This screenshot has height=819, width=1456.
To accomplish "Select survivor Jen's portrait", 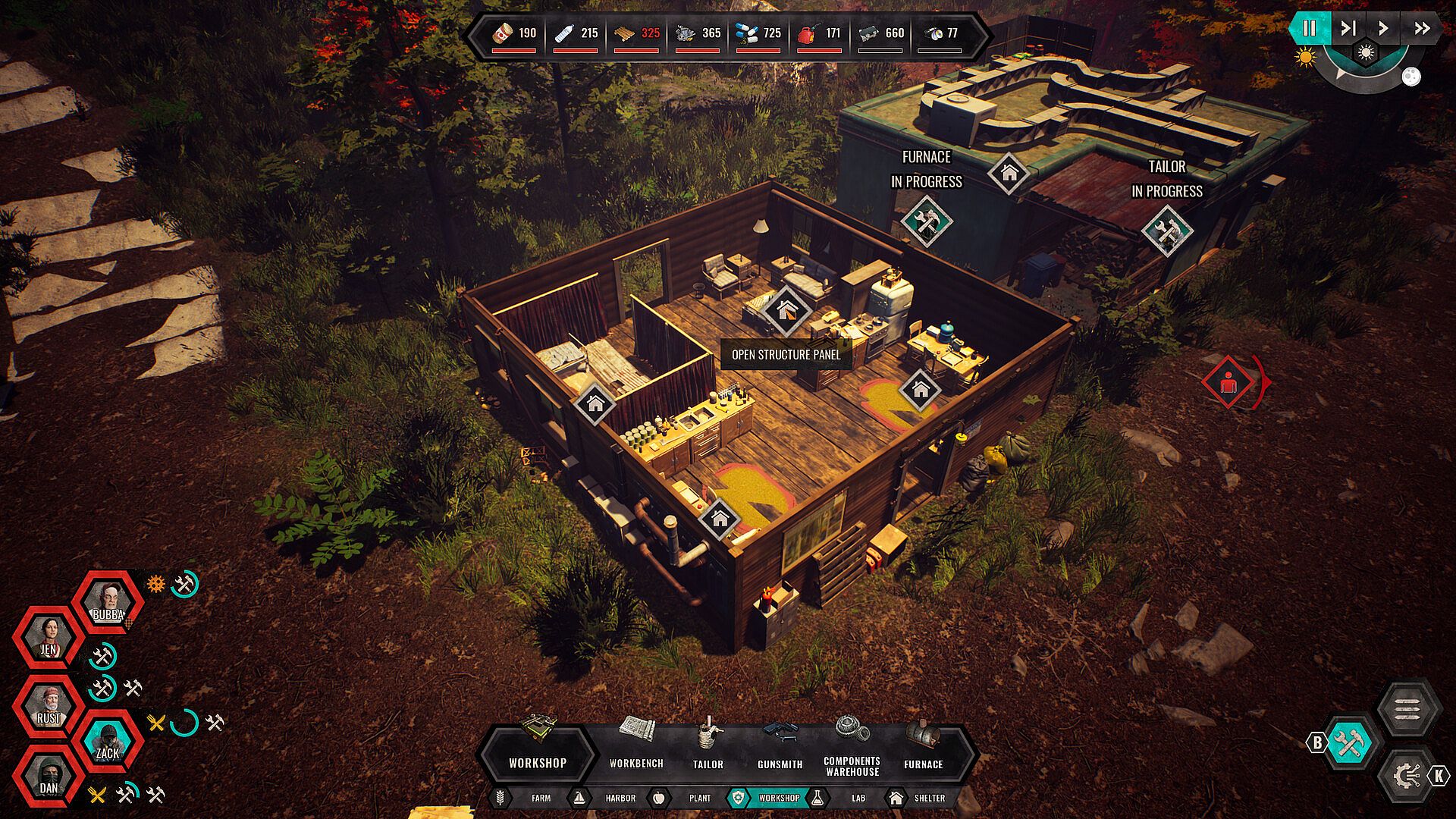I will [49, 639].
